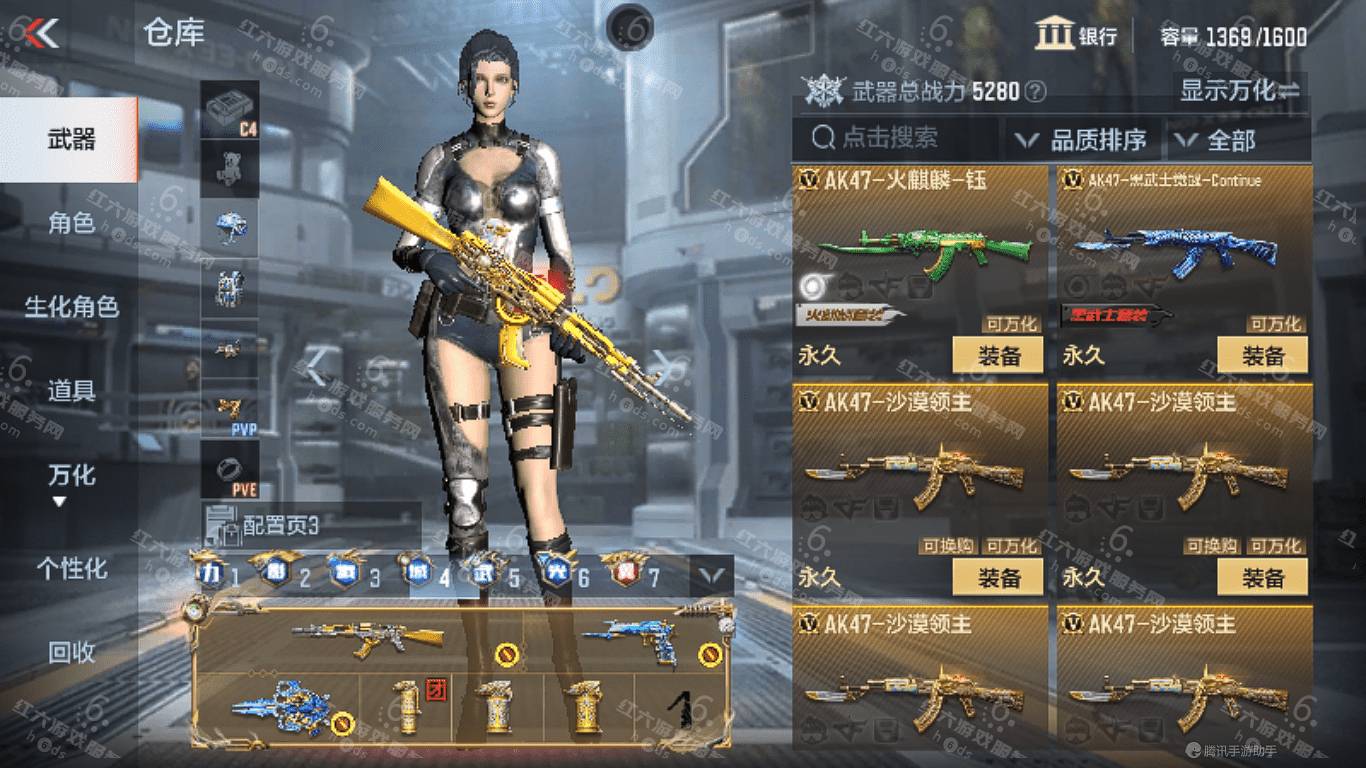
Task: Open the 品质排序 sort dropdown
Action: point(1083,140)
